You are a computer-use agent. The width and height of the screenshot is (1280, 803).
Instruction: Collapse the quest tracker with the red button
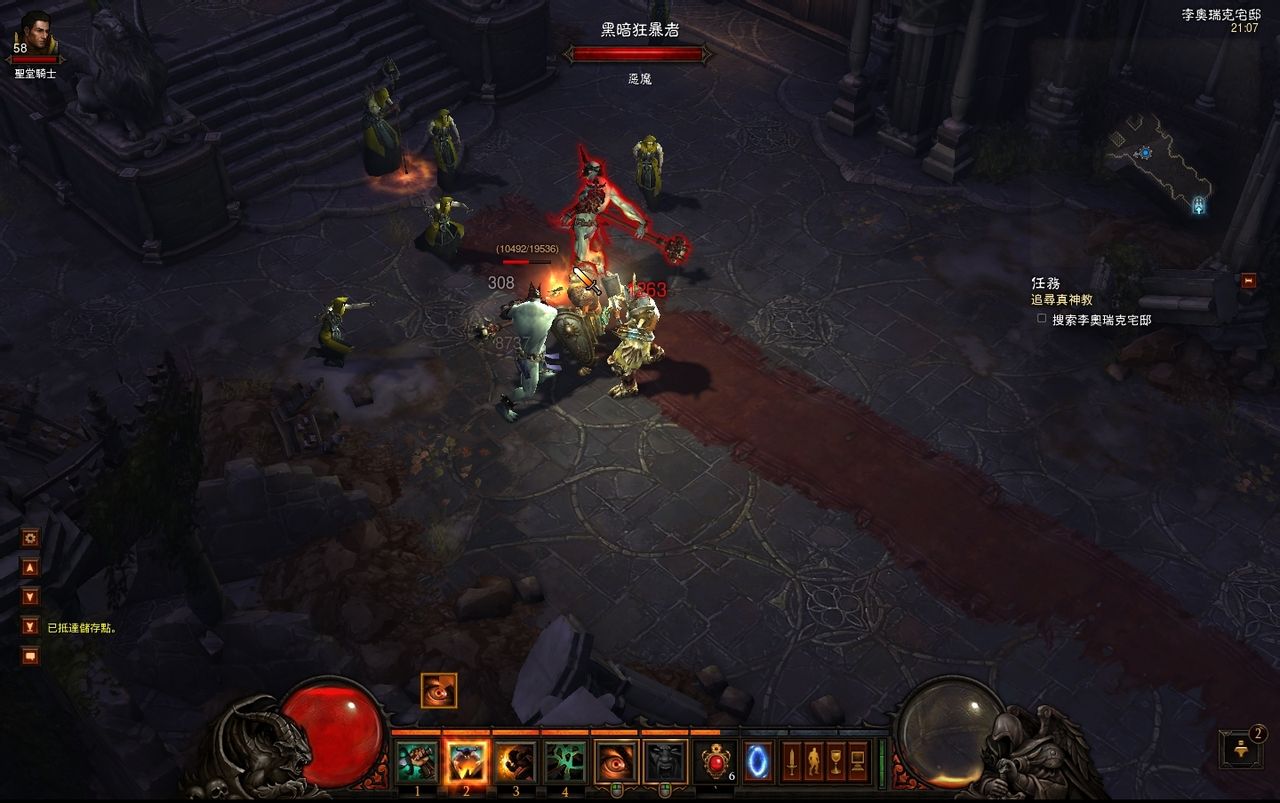coord(1248,281)
